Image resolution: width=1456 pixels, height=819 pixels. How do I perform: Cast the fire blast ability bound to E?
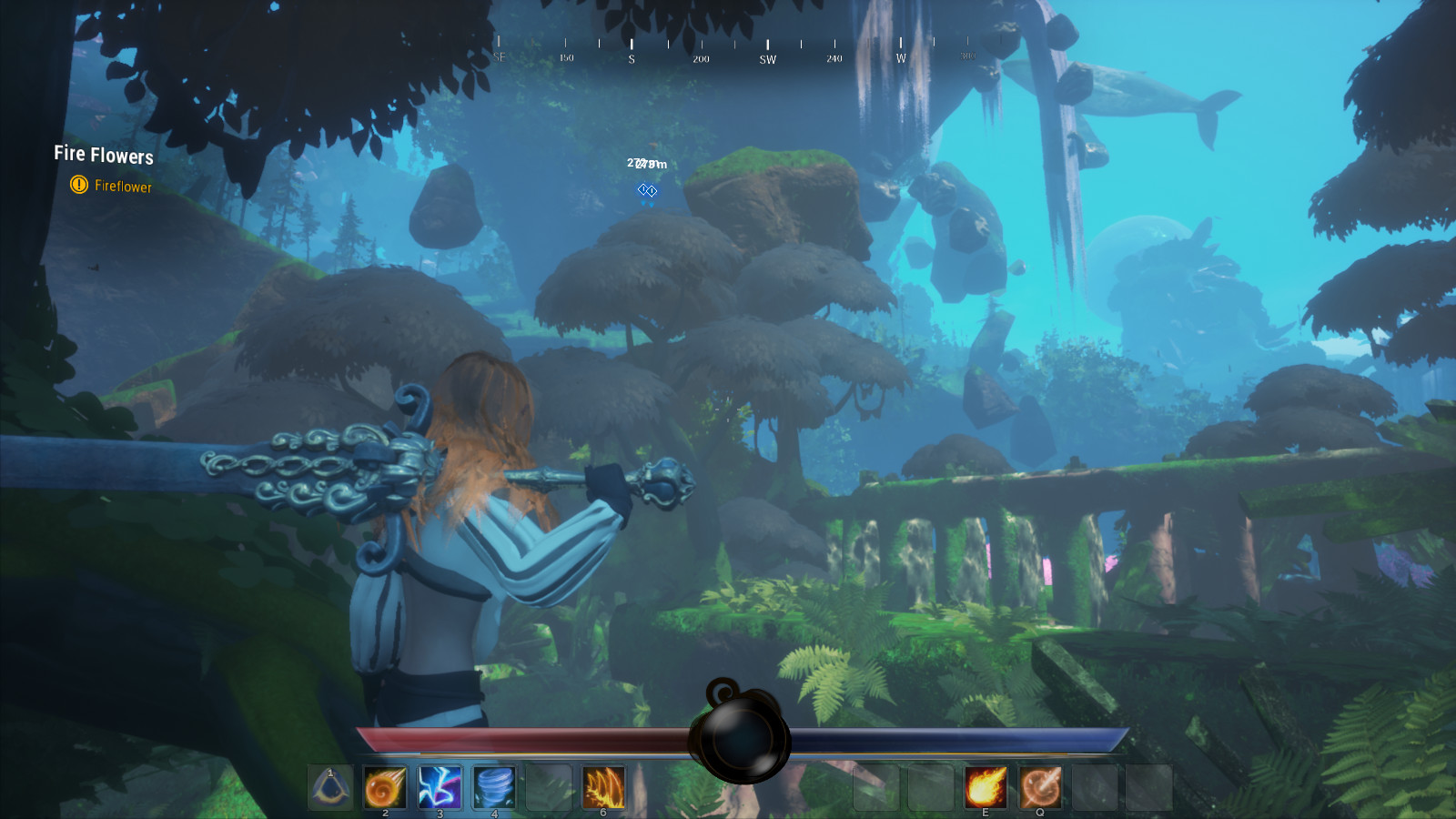pos(987,786)
